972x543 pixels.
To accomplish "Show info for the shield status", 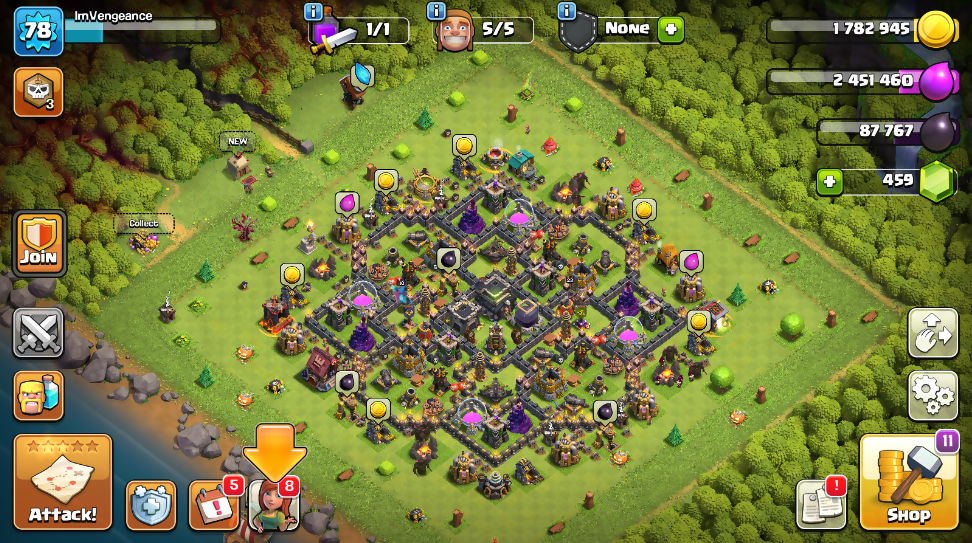I will [567, 11].
